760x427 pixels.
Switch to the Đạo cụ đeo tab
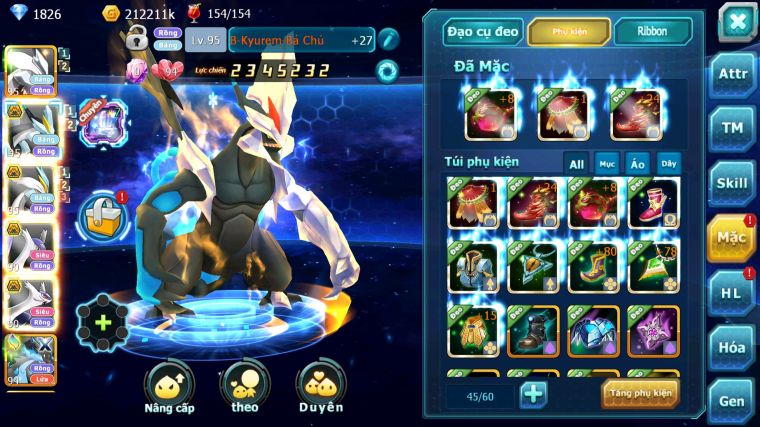coord(483,31)
